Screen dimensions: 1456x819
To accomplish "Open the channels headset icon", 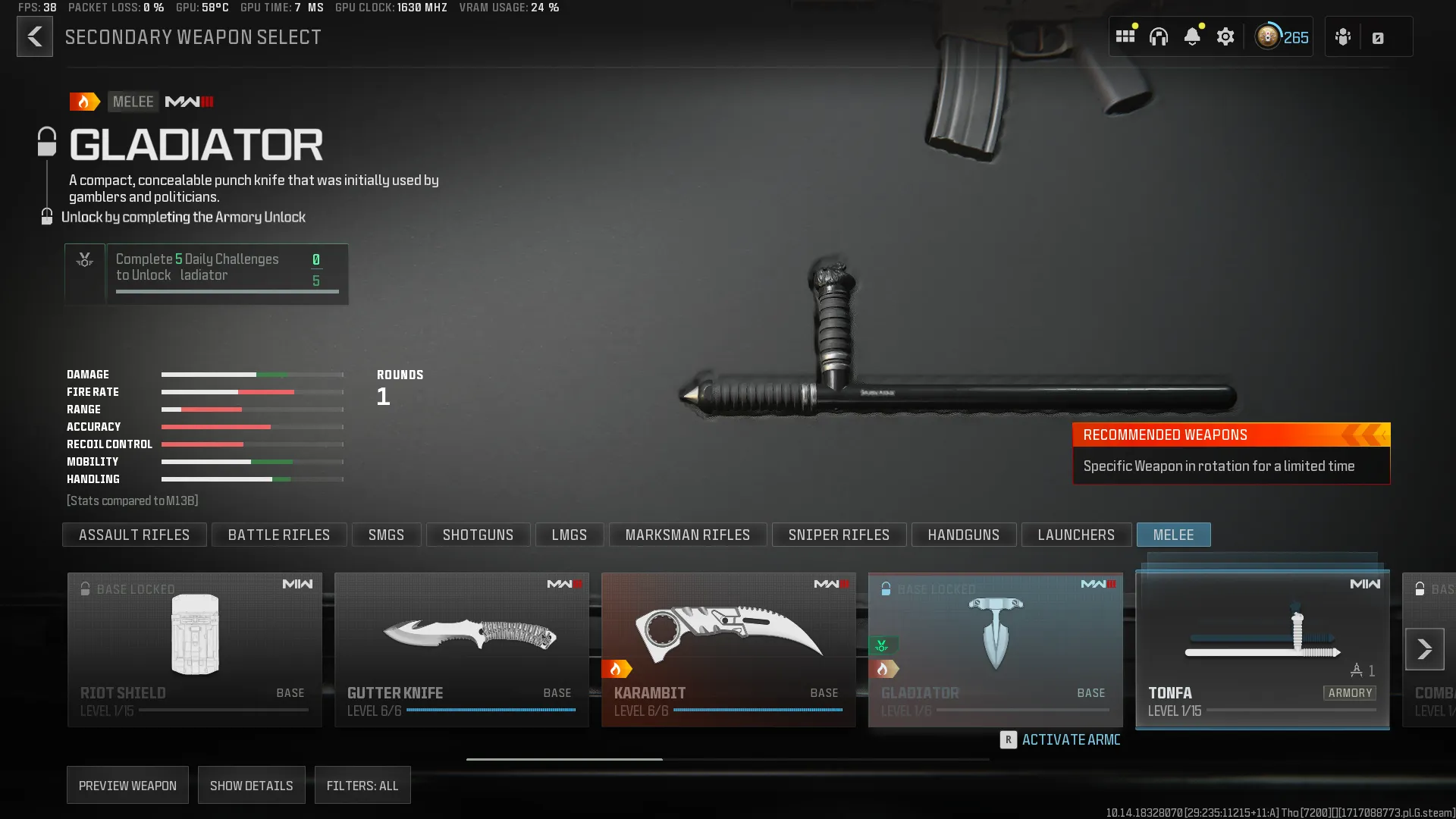I will (1159, 36).
